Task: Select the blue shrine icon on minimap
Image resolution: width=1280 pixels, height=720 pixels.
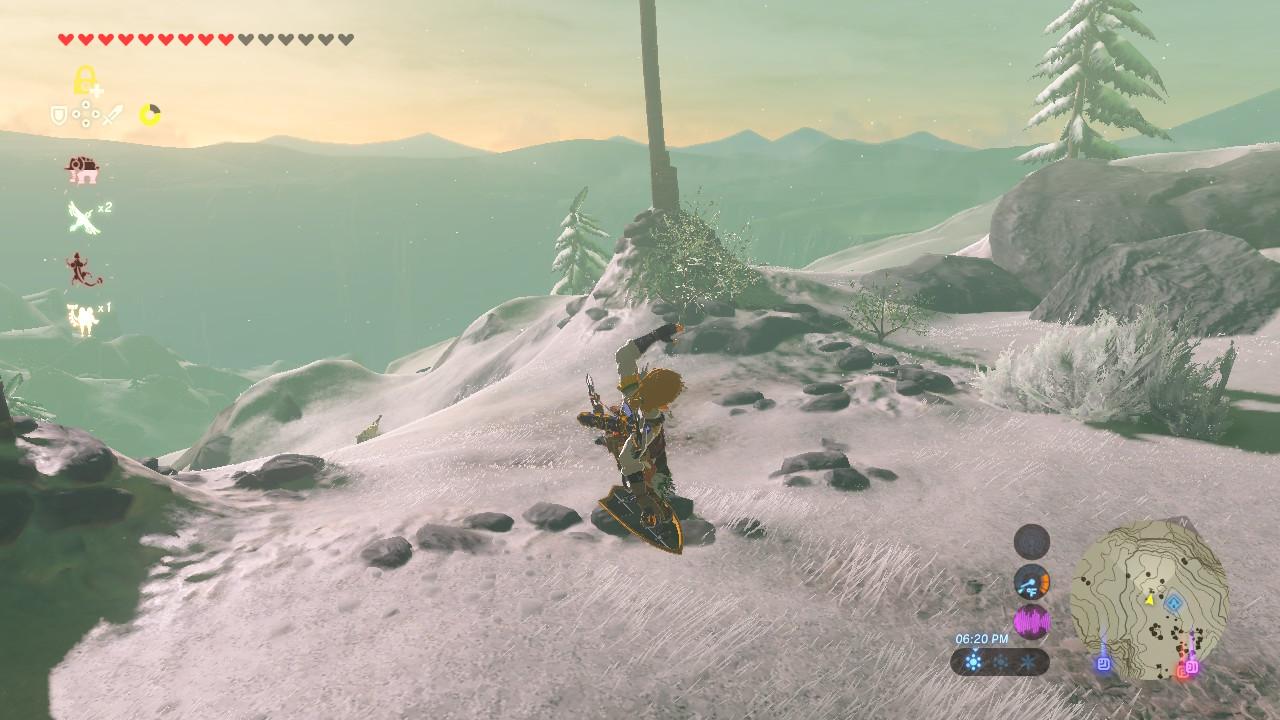Action: pyautogui.click(x=1176, y=603)
